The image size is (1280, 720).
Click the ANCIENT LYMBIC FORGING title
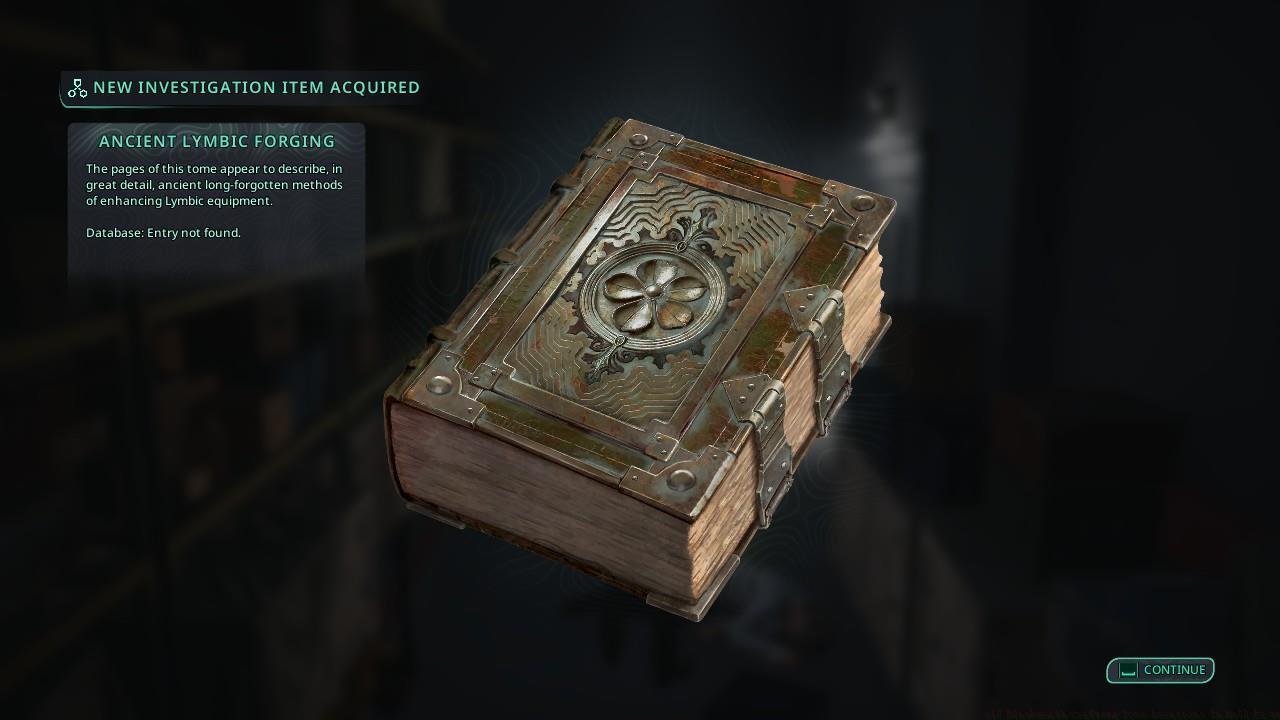click(x=217, y=142)
